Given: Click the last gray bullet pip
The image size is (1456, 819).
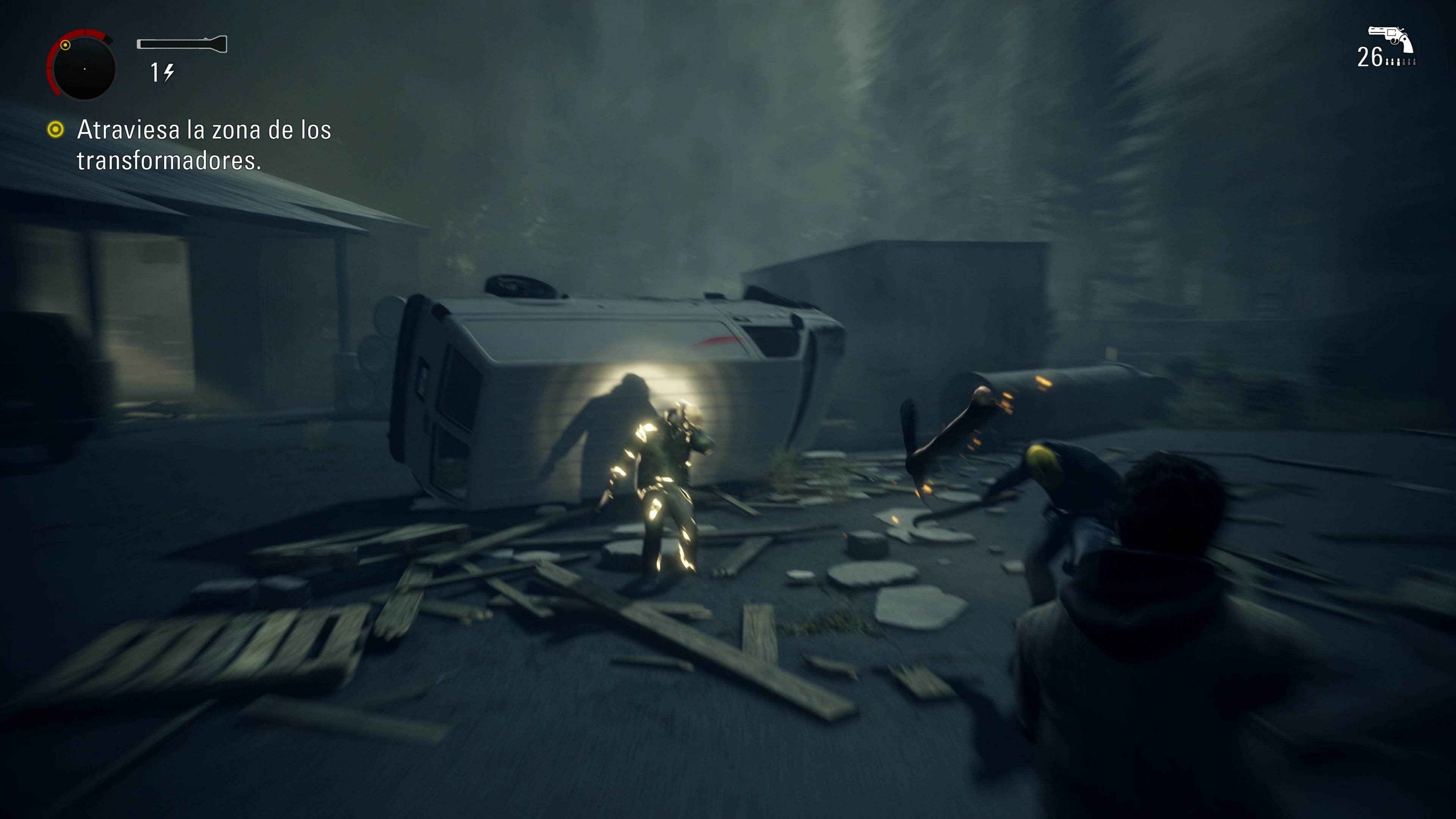Looking at the screenshot, I should [x=1415, y=62].
